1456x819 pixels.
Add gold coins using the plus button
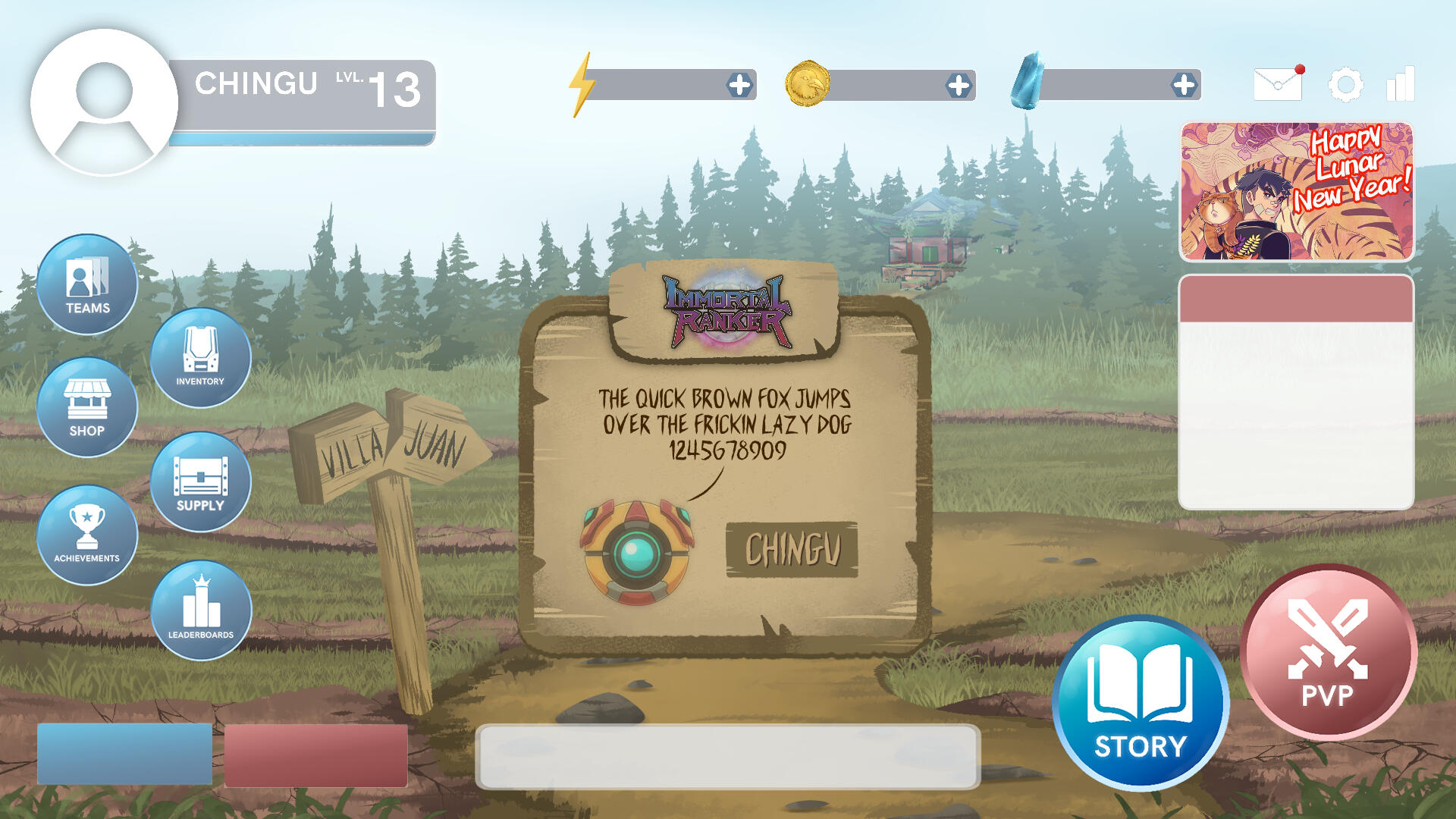coord(959,86)
